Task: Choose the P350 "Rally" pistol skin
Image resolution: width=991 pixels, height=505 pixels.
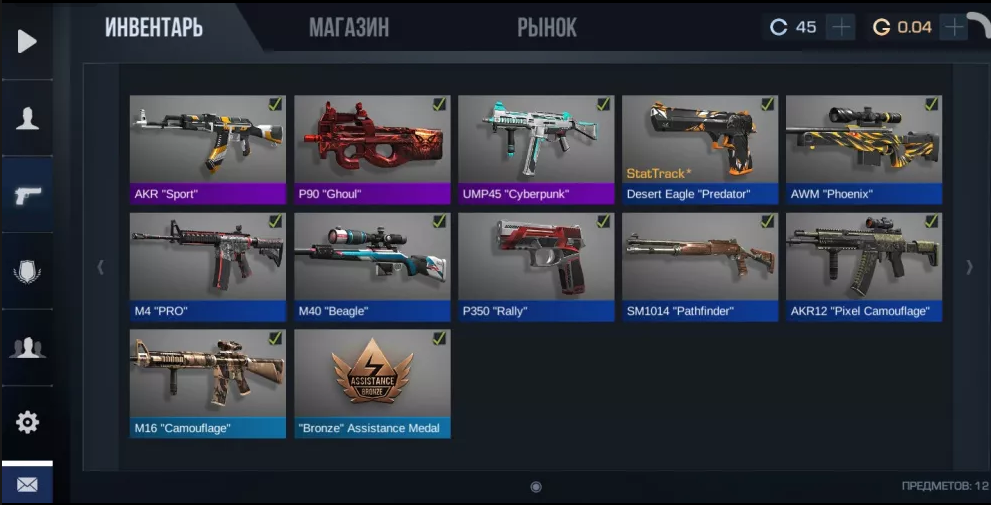Action: (x=536, y=267)
